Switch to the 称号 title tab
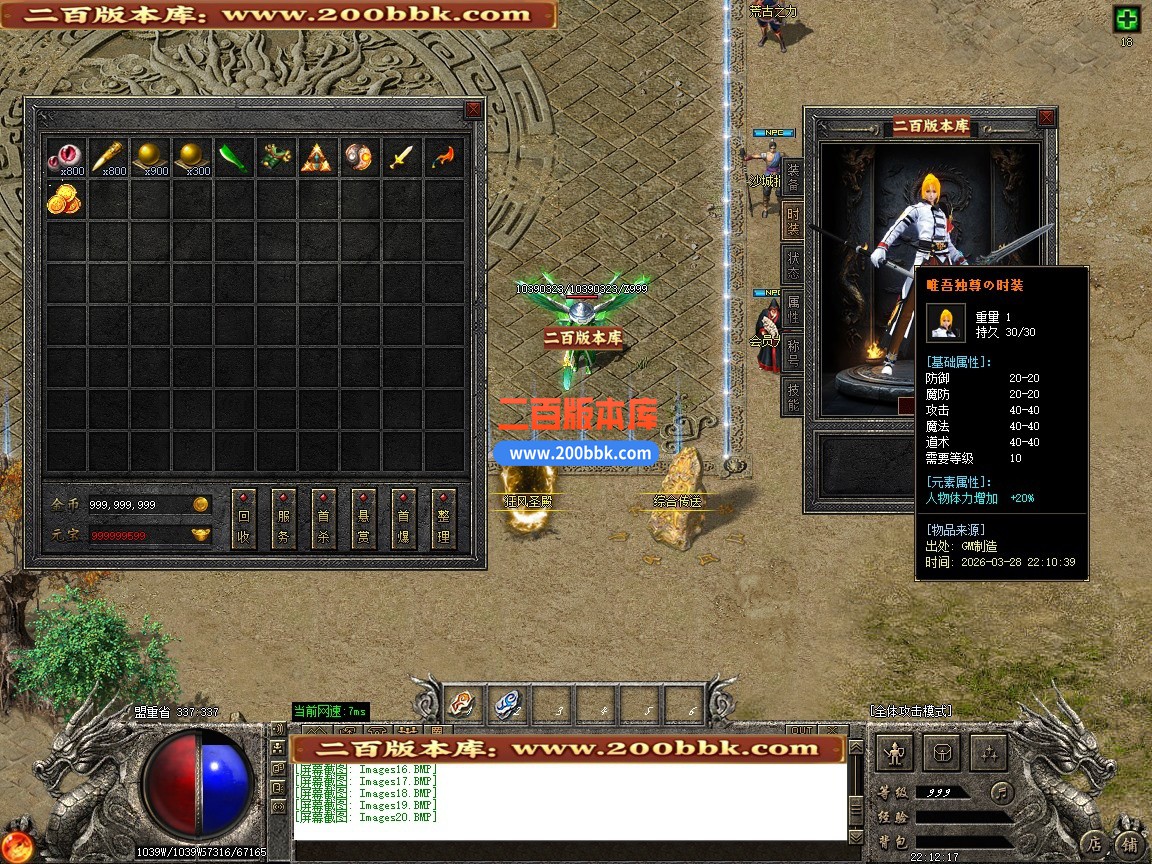The width and height of the screenshot is (1152, 864). click(x=792, y=353)
